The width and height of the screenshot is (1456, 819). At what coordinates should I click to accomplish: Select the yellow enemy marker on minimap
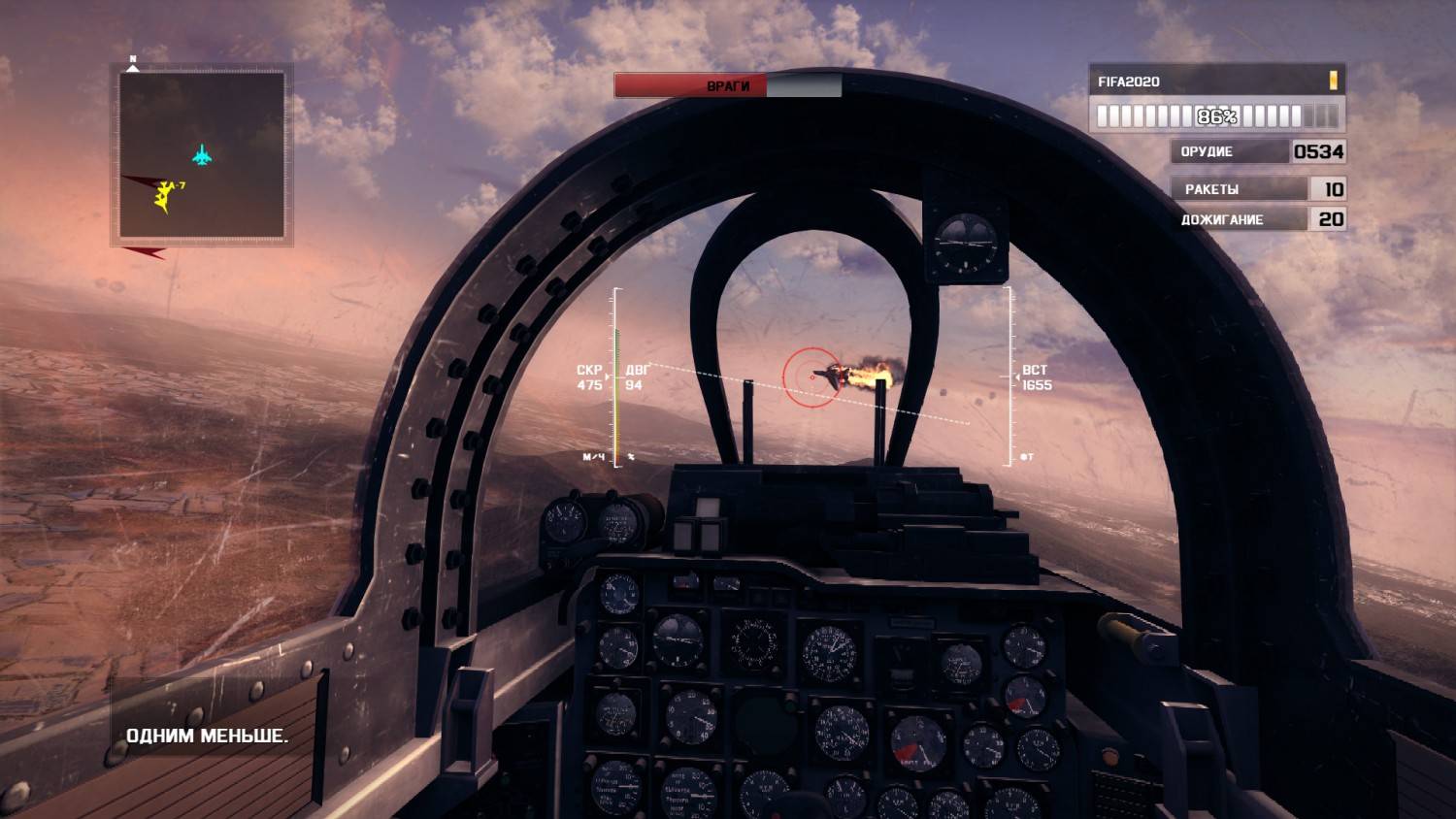tap(165, 196)
